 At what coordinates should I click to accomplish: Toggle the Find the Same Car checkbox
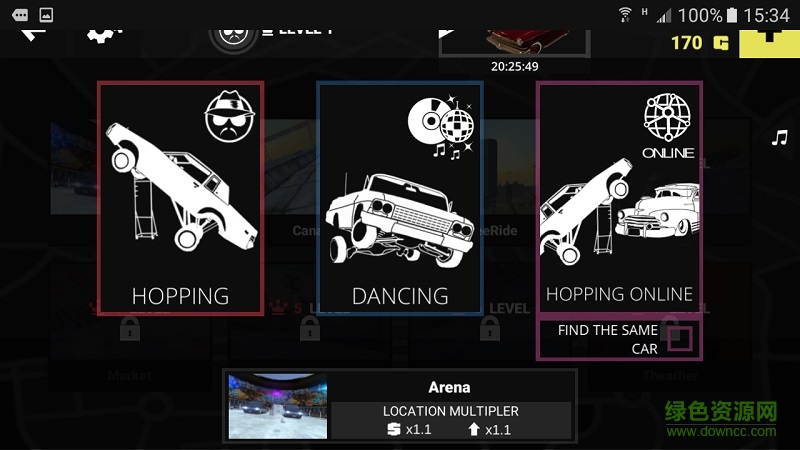[x=680, y=340]
